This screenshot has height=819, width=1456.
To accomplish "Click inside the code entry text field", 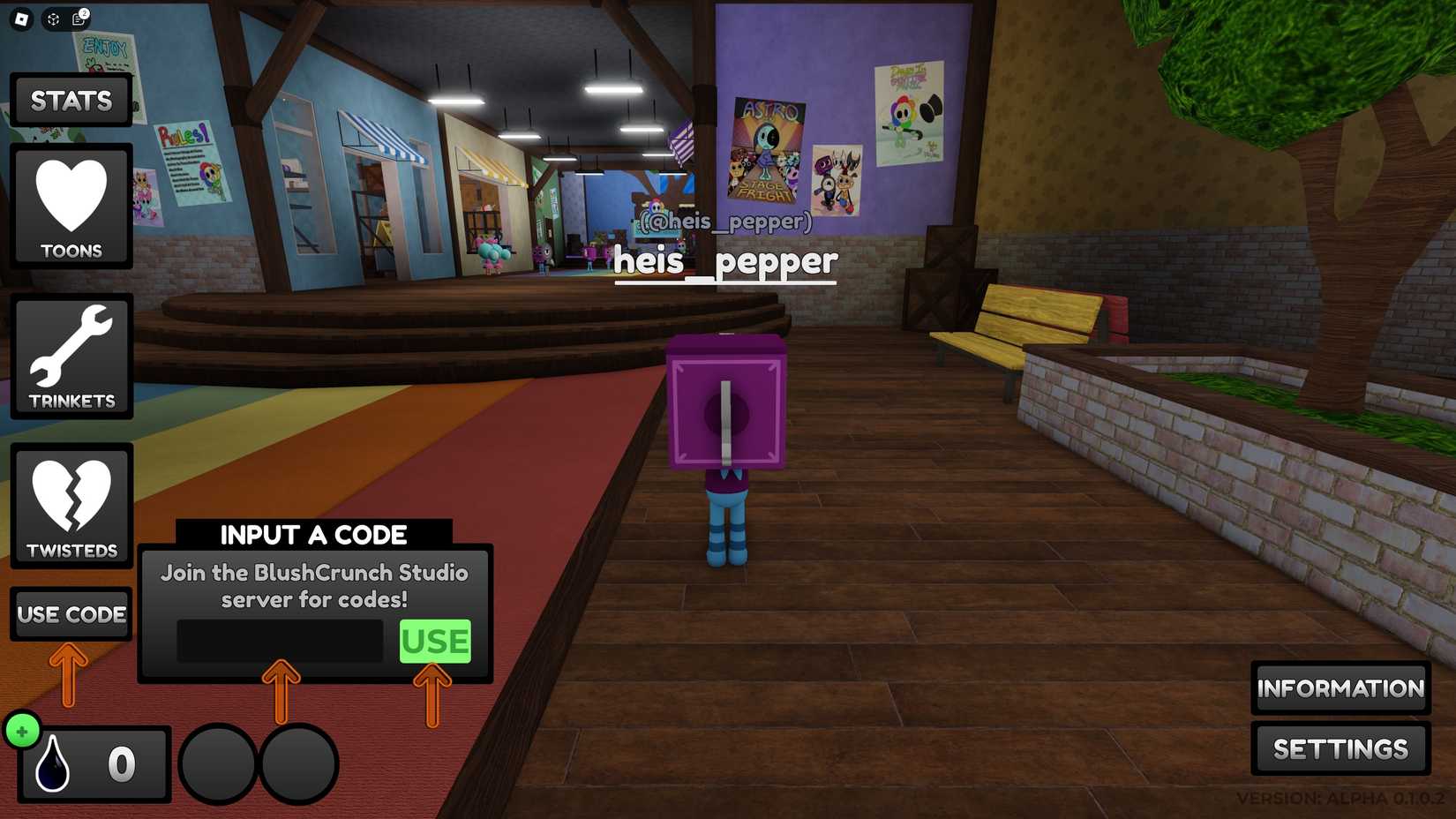I will click(281, 642).
